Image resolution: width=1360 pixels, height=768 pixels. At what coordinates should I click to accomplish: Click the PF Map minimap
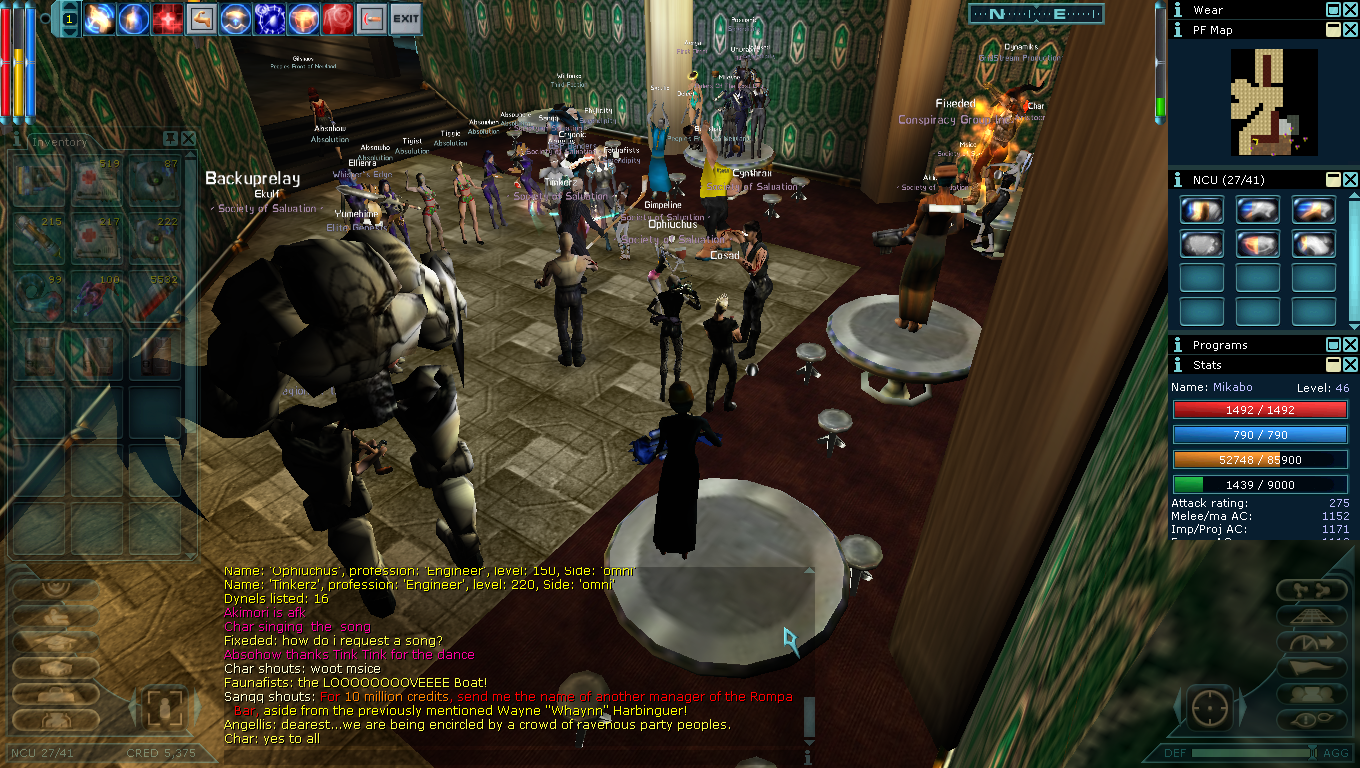point(1273,102)
